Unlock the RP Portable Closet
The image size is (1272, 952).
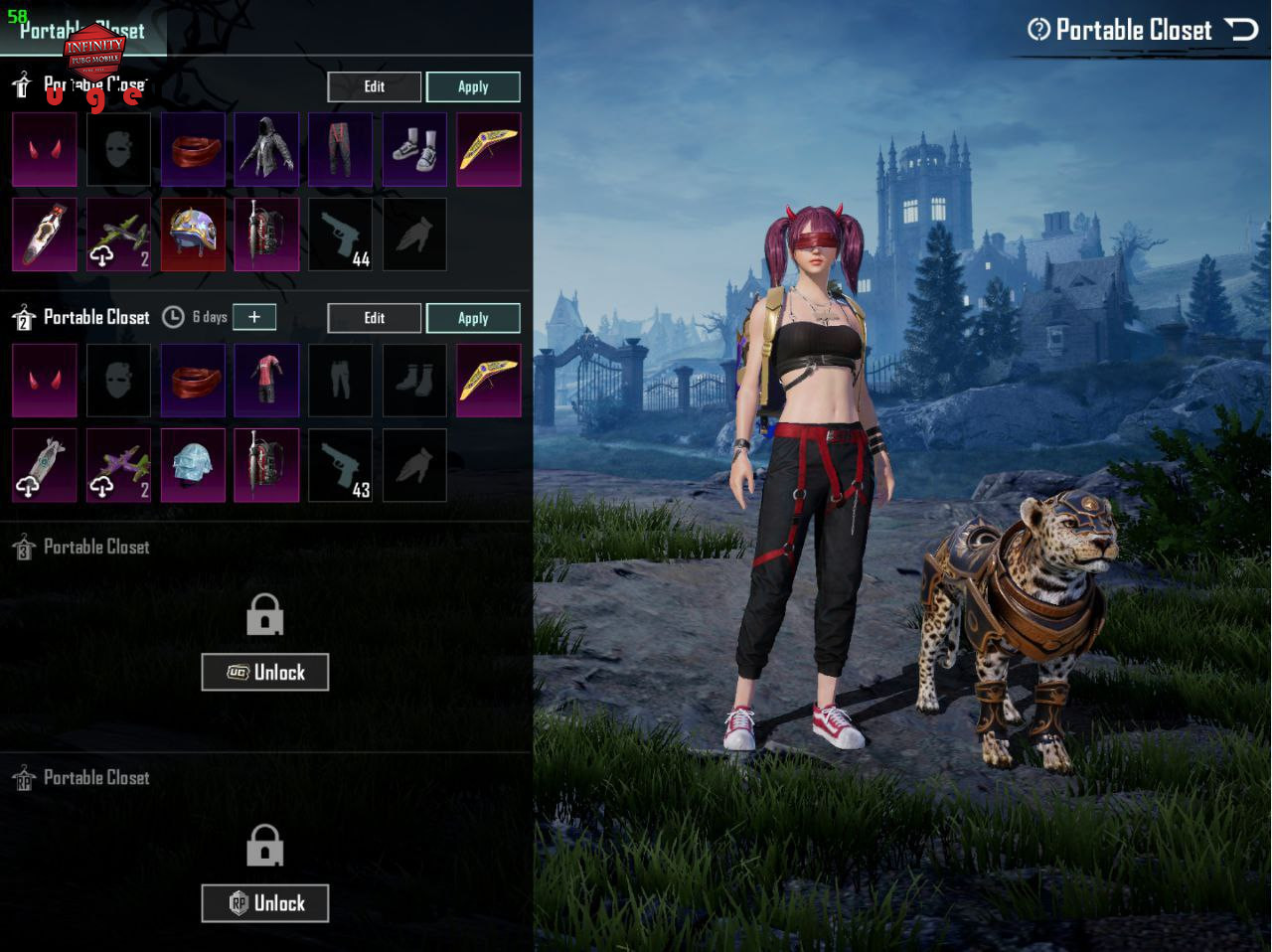[264, 903]
